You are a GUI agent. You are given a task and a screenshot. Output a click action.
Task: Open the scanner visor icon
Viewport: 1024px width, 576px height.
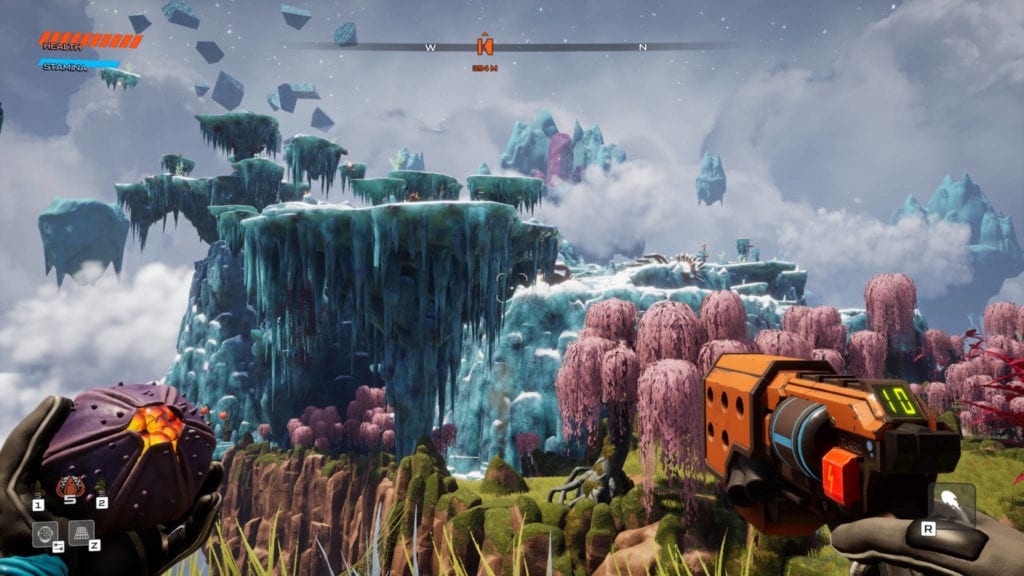pyautogui.click(x=45, y=534)
